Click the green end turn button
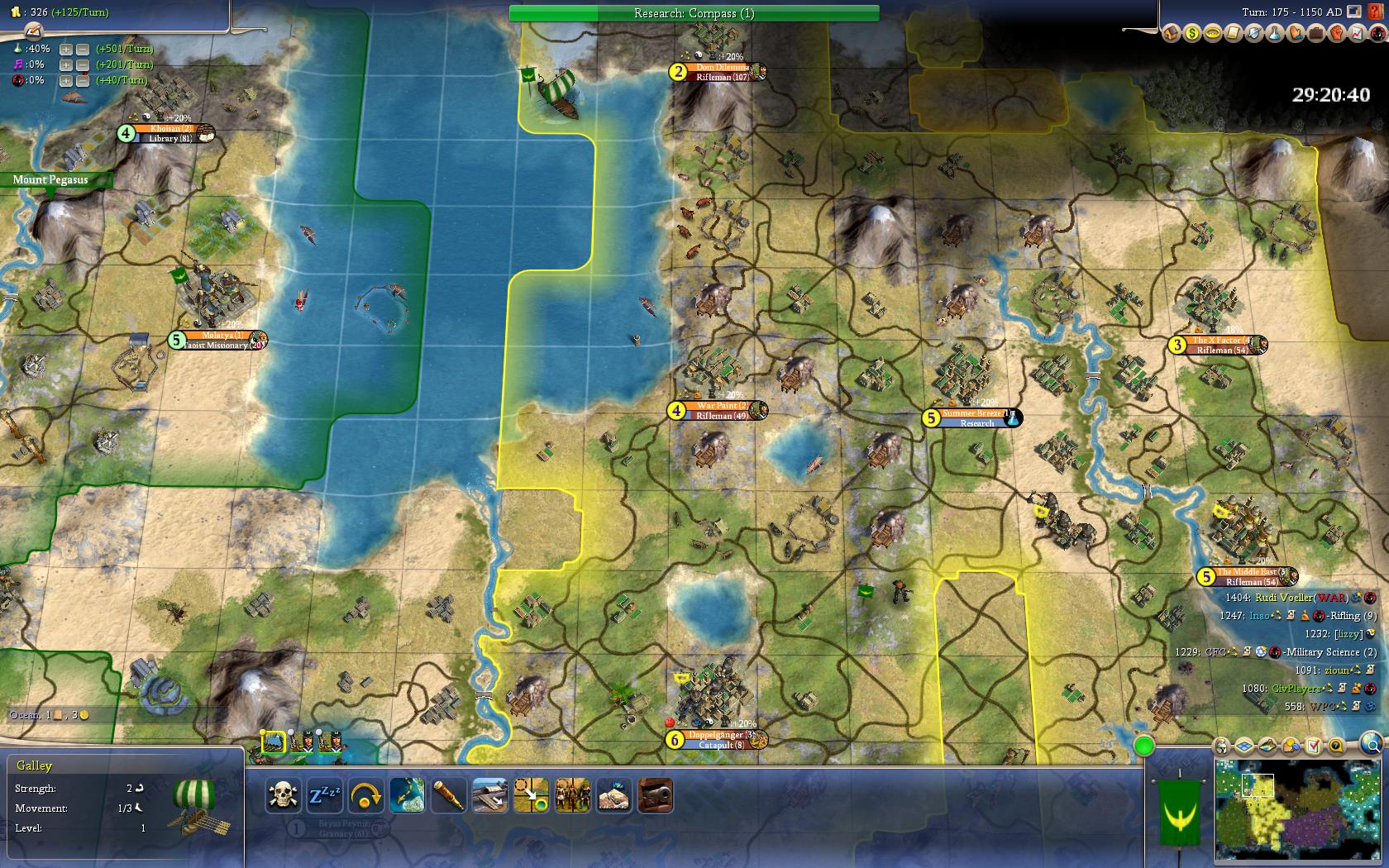Viewport: 1389px width, 868px height. point(1144,746)
